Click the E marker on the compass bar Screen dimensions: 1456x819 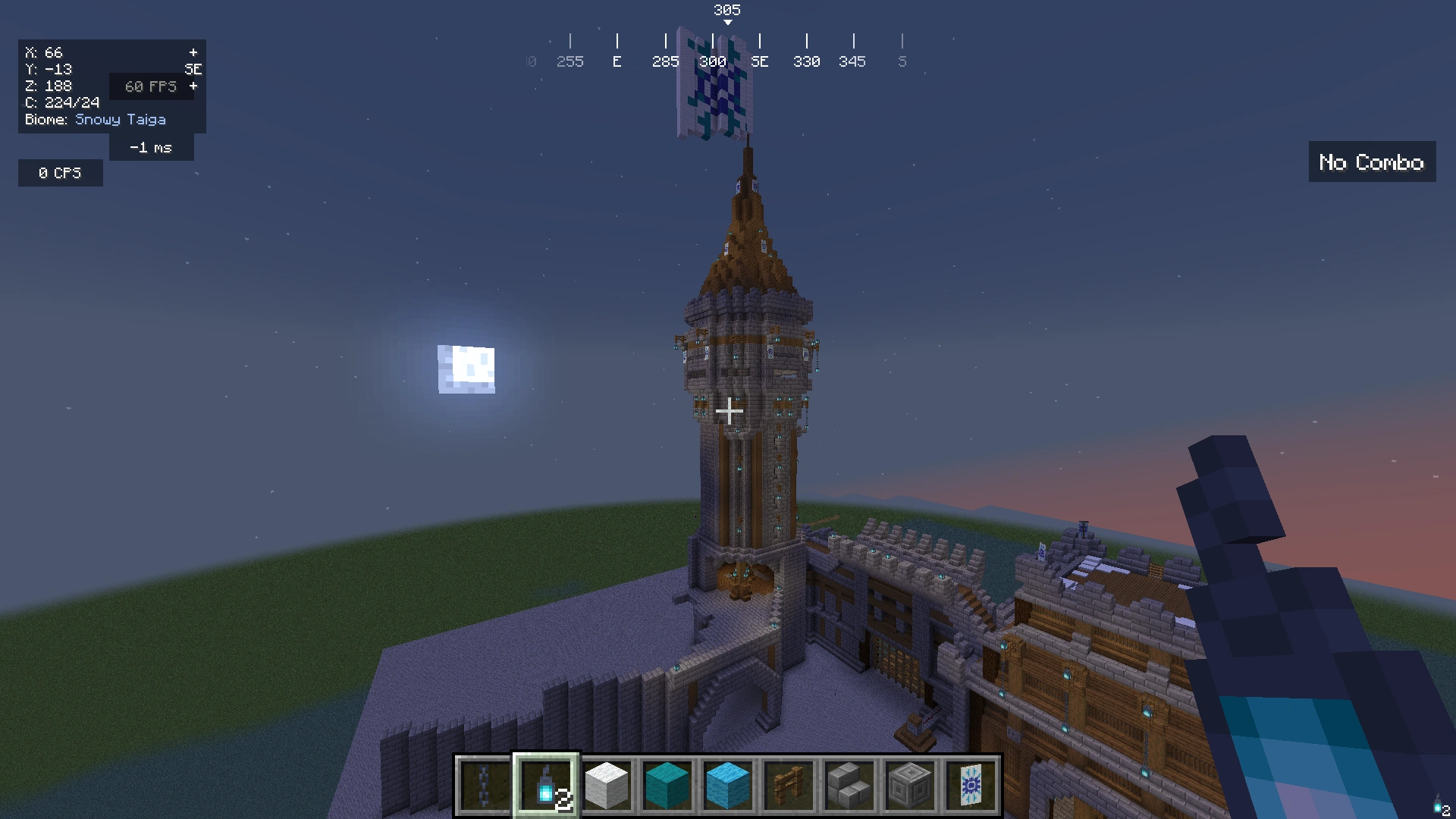[617, 61]
